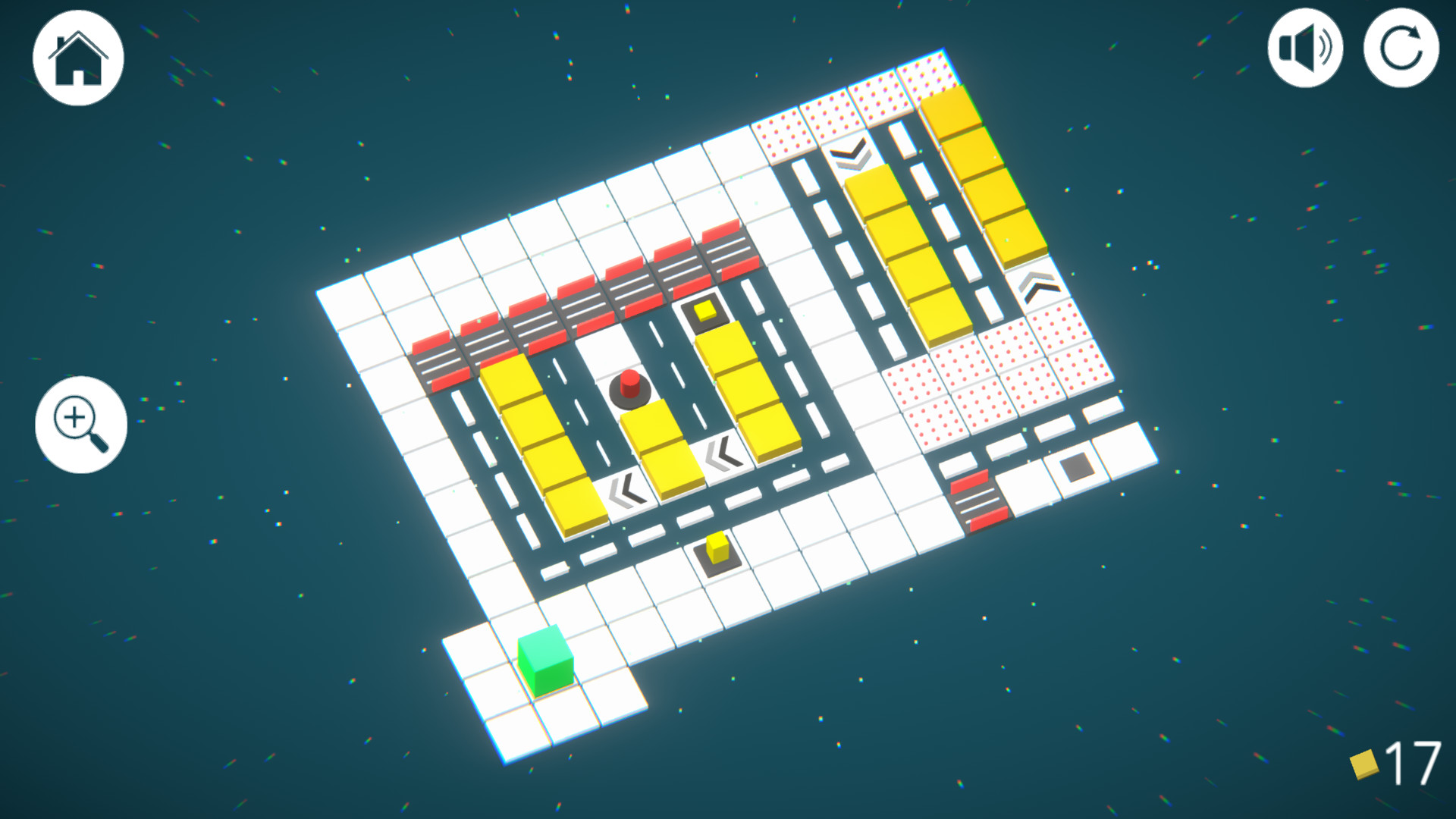Click the yellow button pad near center
Image resolution: width=1456 pixels, height=819 pixels.
(705, 309)
